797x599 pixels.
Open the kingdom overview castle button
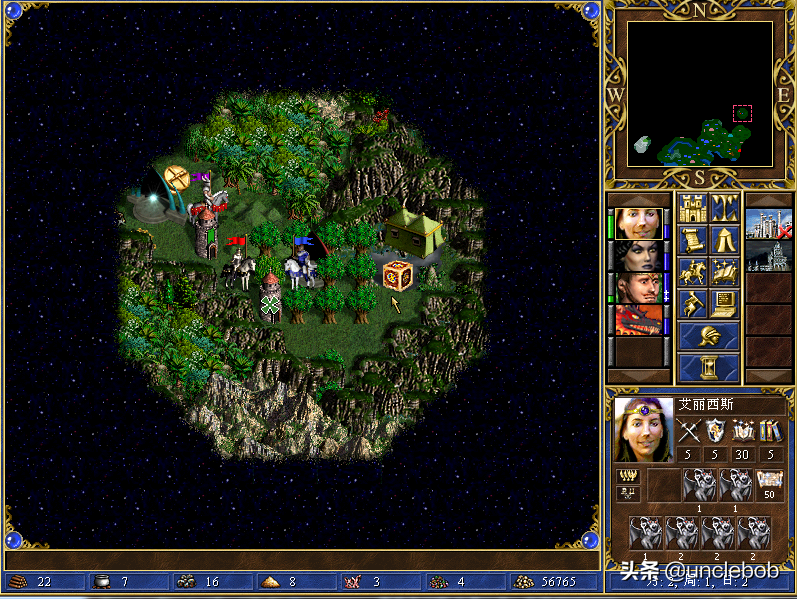(692, 209)
